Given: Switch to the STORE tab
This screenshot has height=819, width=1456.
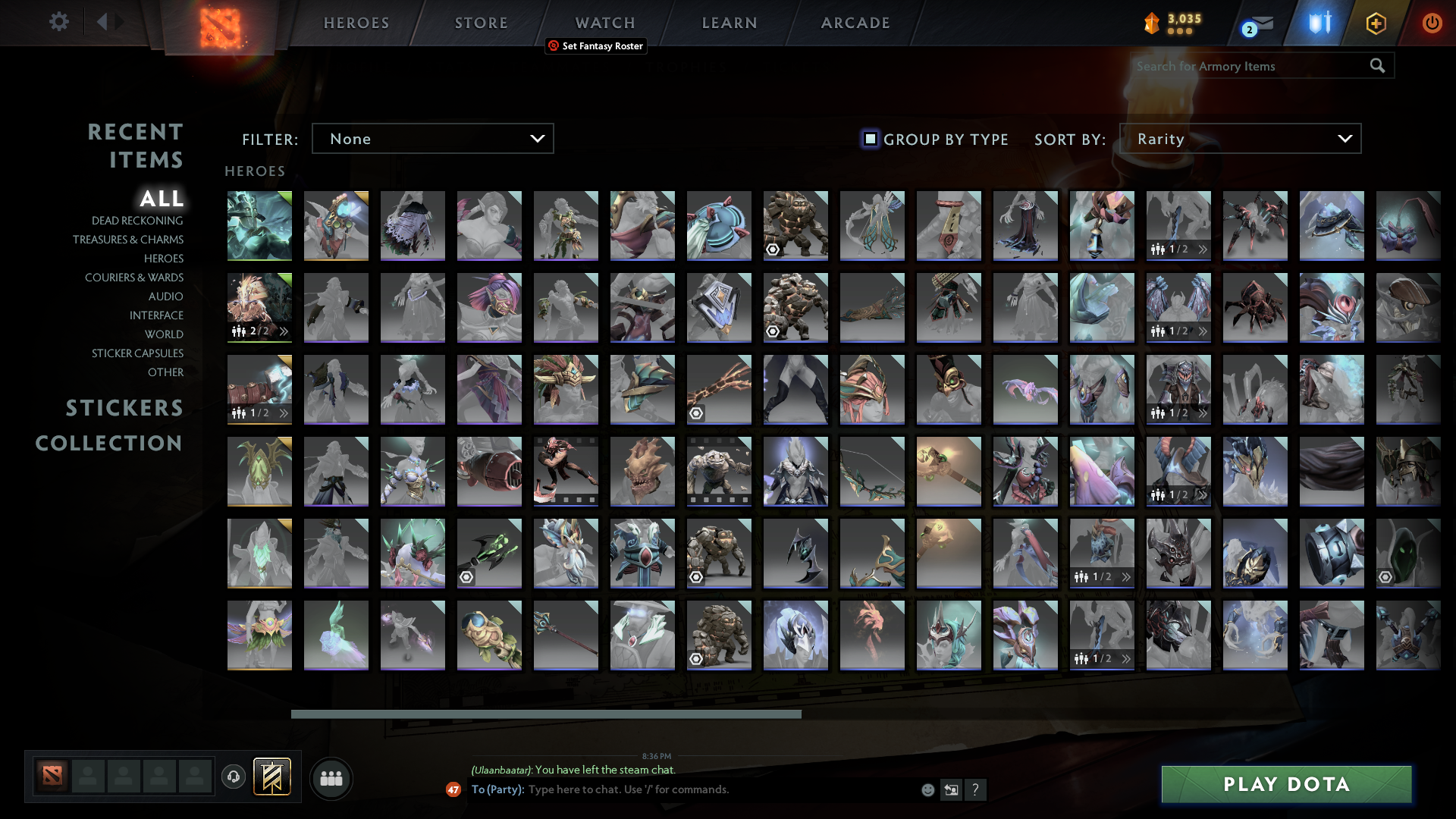Looking at the screenshot, I should coord(481,23).
